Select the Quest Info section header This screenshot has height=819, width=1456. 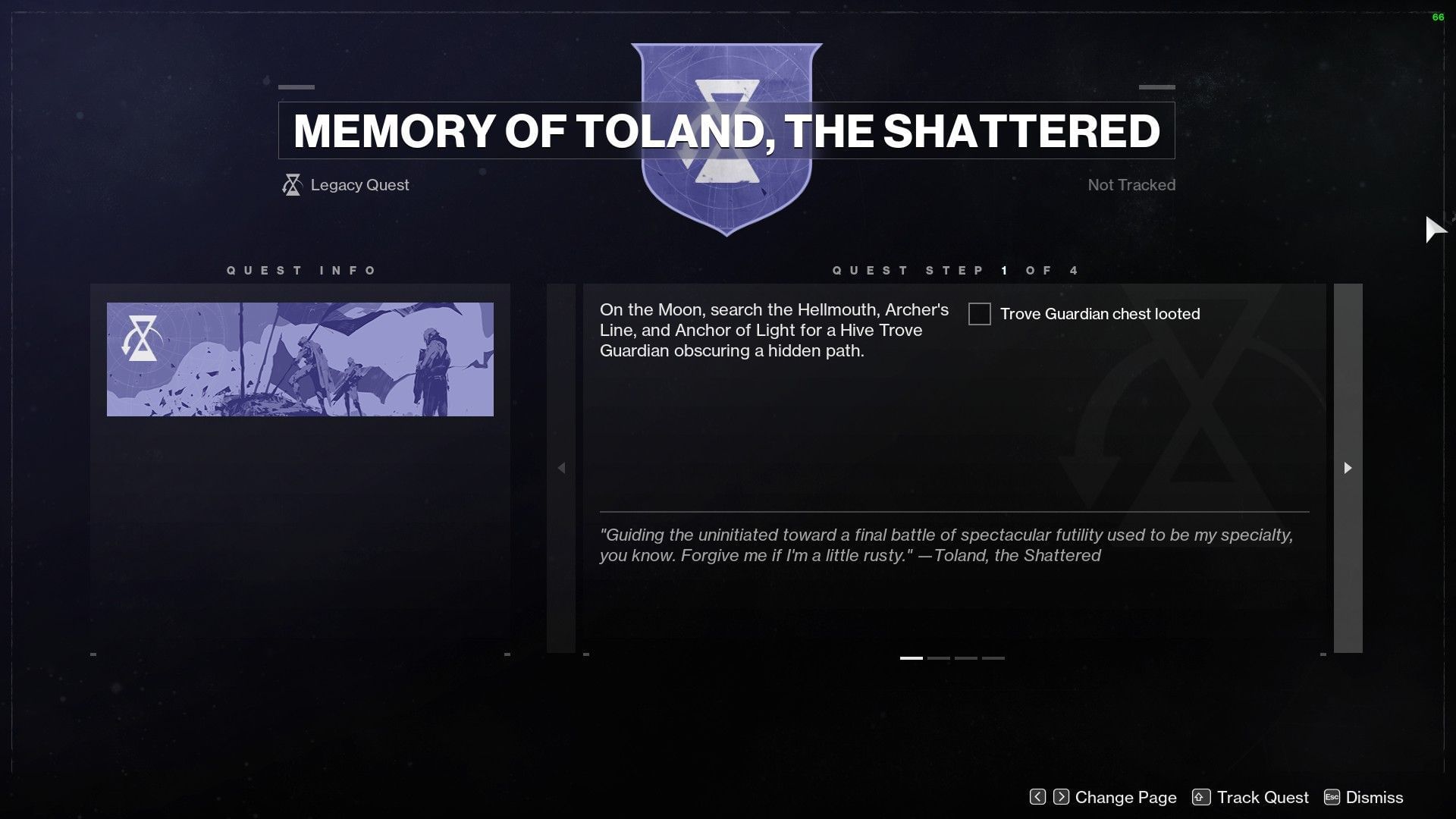point(301,270)
